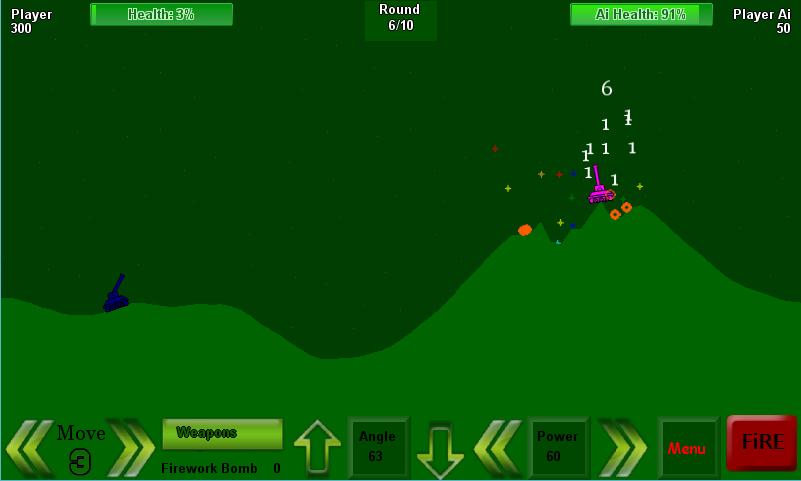Open the Weapons selector

(222, 434)
